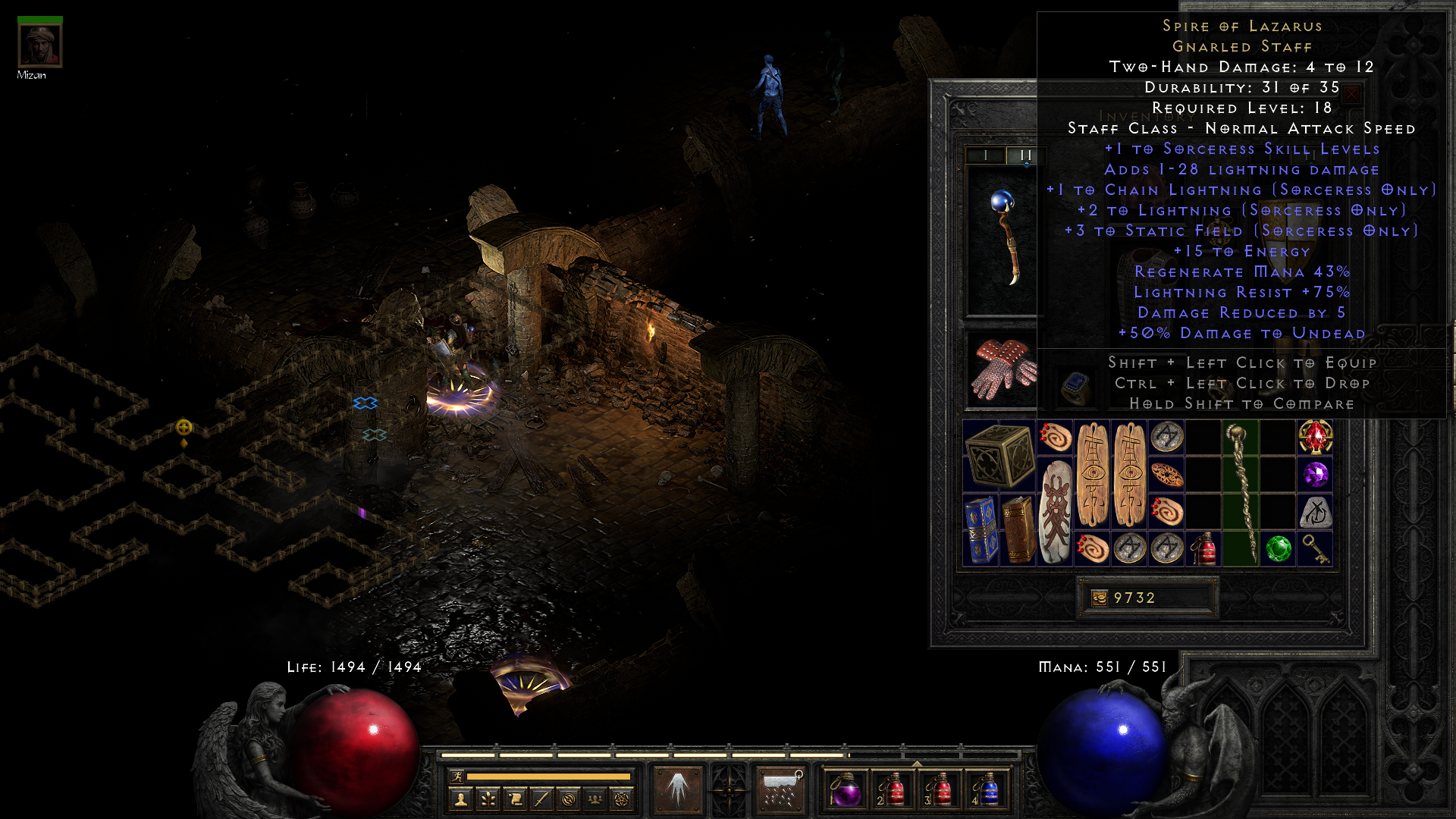Select the blue Tome of Town Portal

pos(981,529)
